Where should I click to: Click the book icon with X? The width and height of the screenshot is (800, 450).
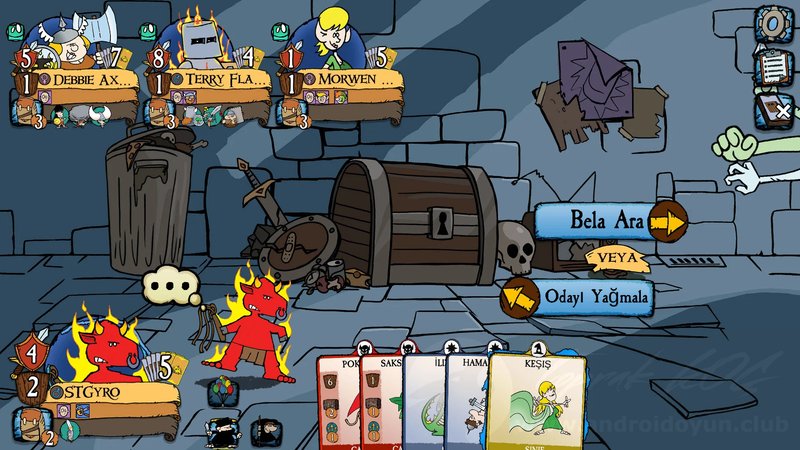771,105
